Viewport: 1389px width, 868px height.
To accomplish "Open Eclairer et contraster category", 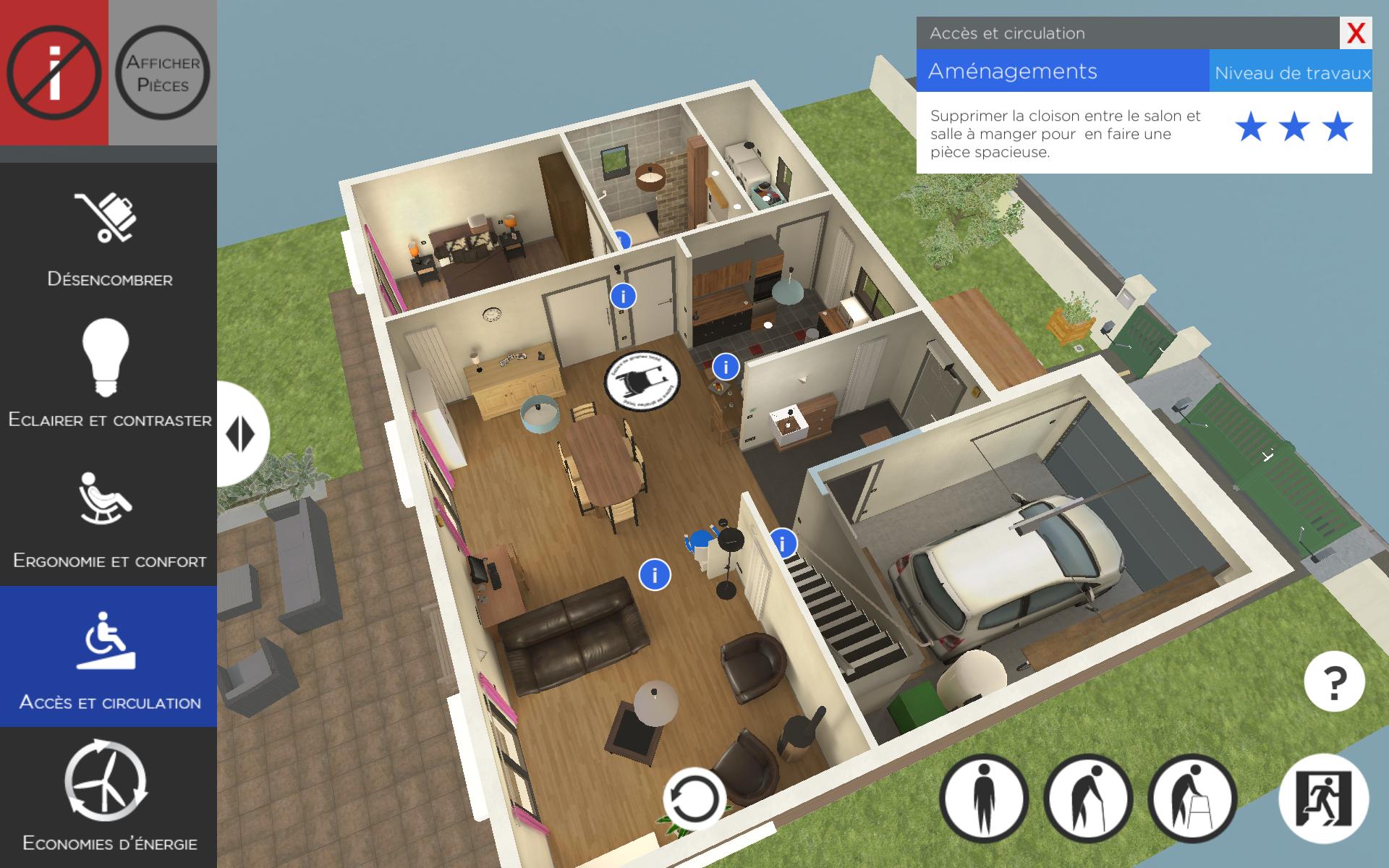I will click(109, 373).
